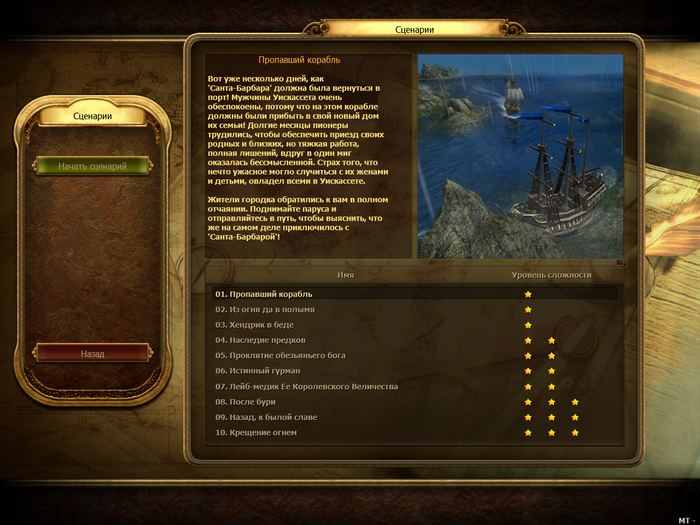Go back with the 'Назад' button
The height and width of the screenshot is (525, 700).
(92, 353)
